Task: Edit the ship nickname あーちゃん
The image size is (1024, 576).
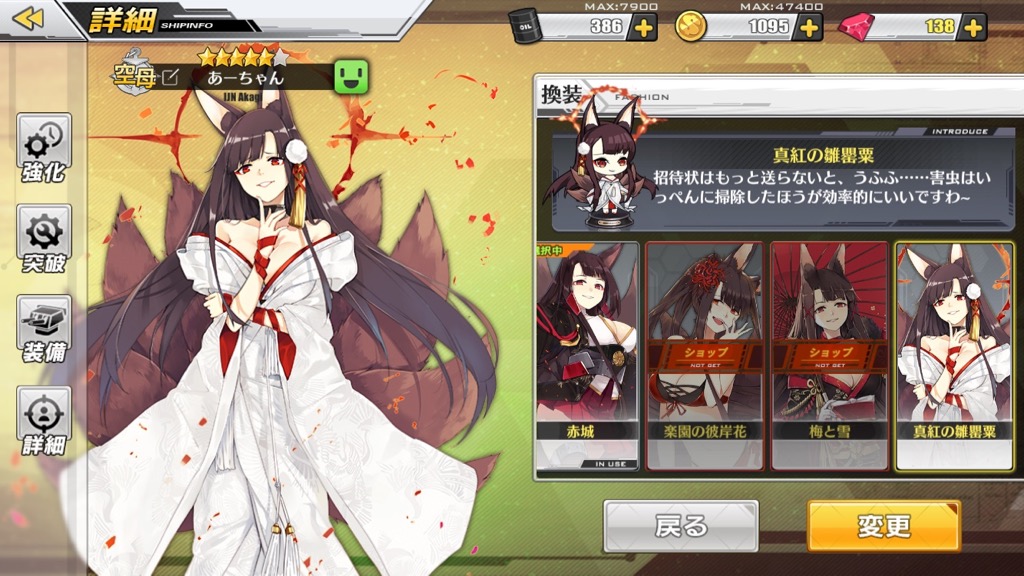Action: click(172, 76)
